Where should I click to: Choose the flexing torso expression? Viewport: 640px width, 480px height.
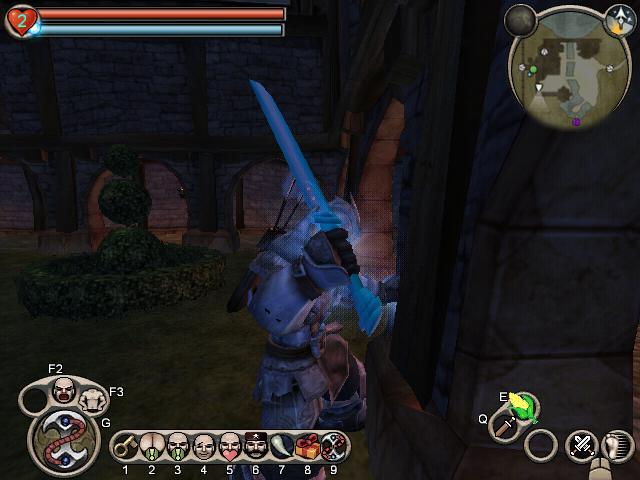coord(92,400)
